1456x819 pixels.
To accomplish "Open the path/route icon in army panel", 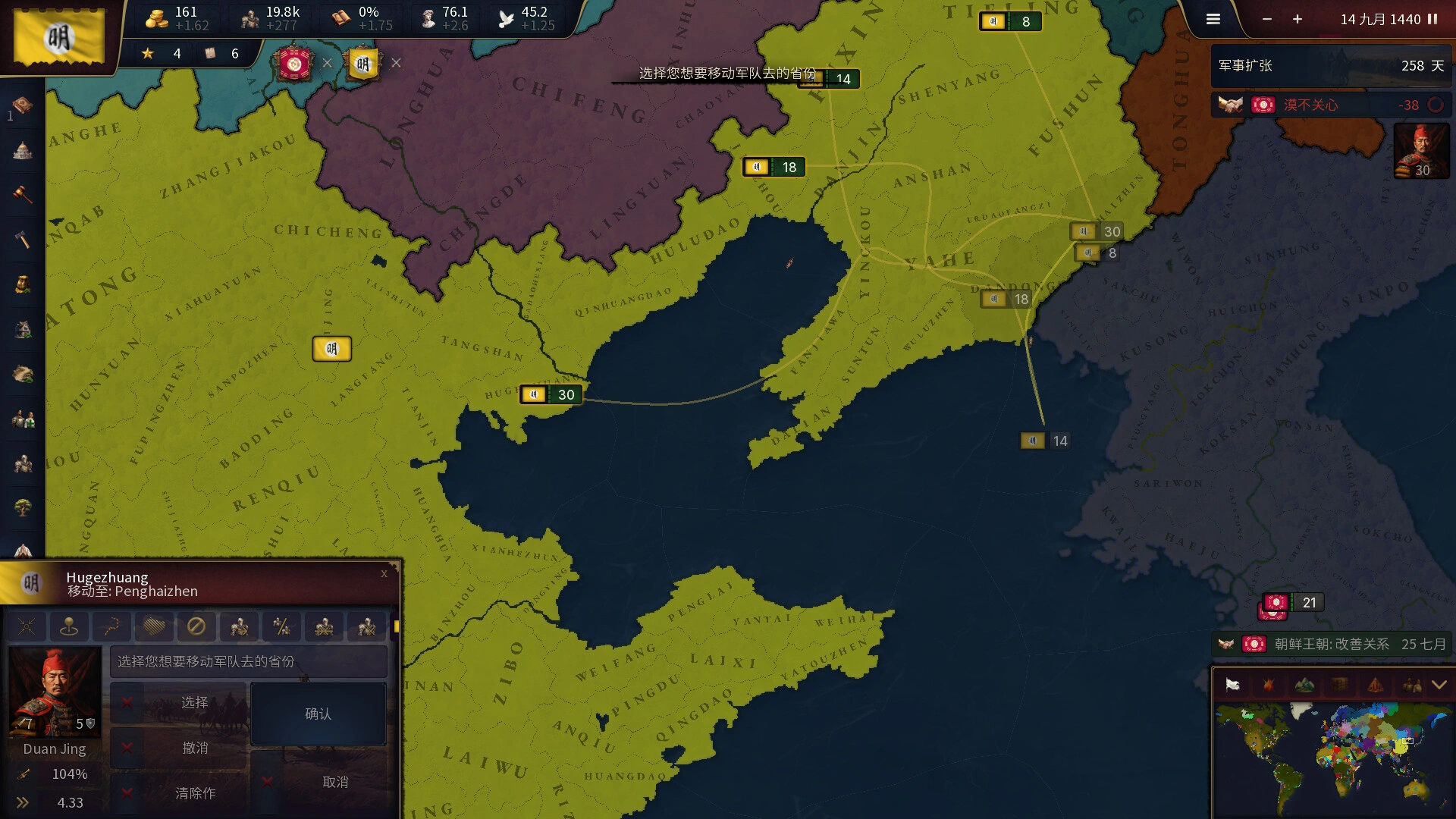I will point(111,626).
